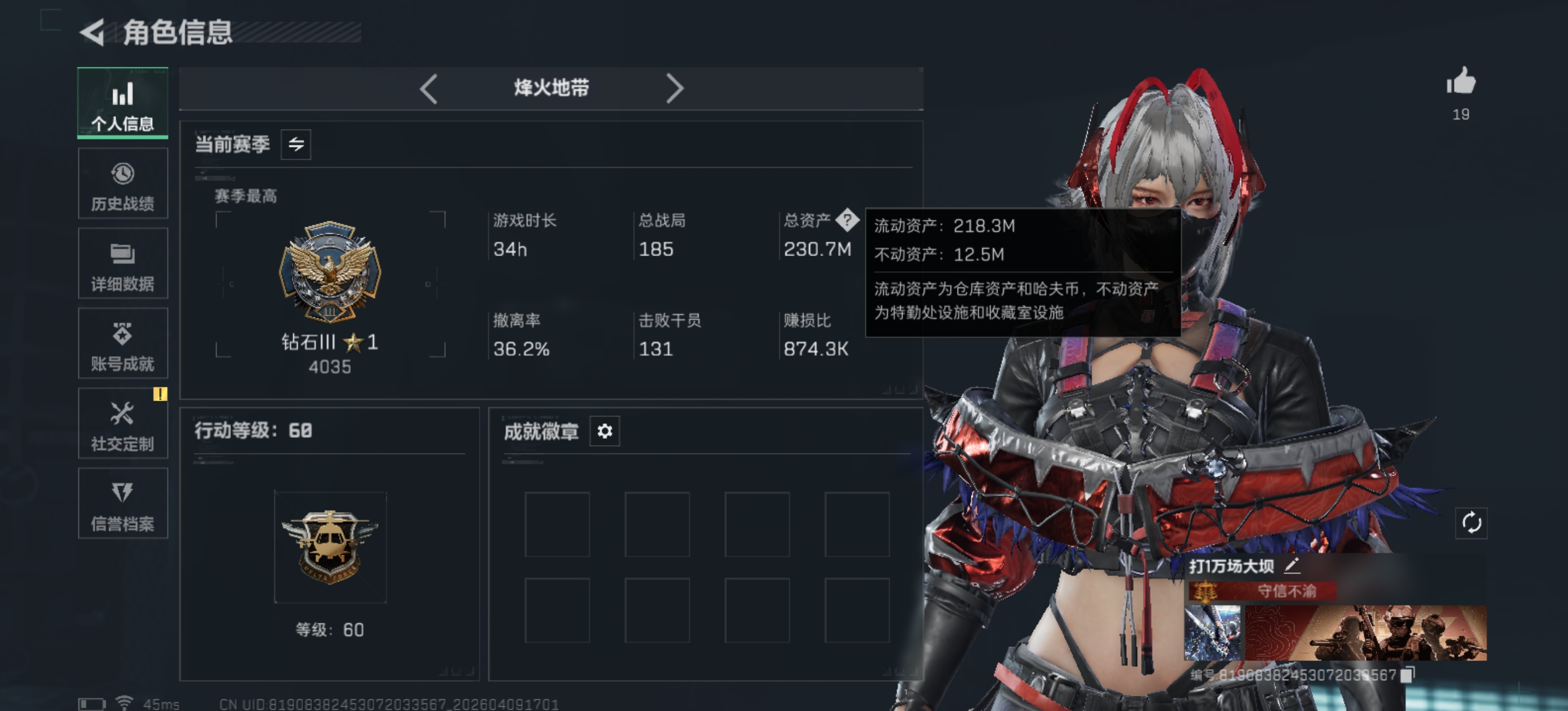Click the 等级: 60 helicopter badge
Screen dimensions: 1568x711
pyautogui.click(x=329, y=547)
